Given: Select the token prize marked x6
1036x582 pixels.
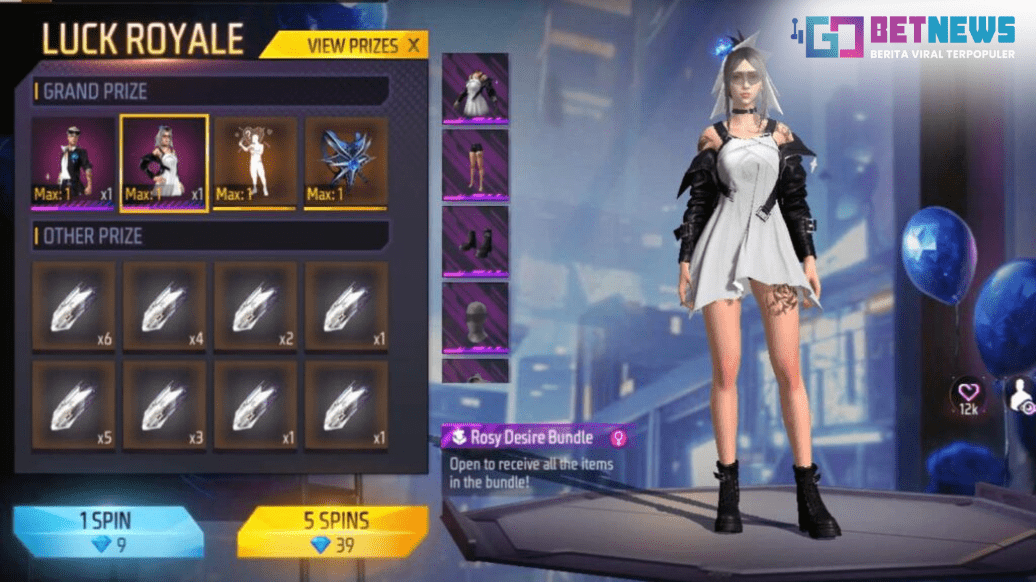Looking at the screenshot, I should click(73, 306).
